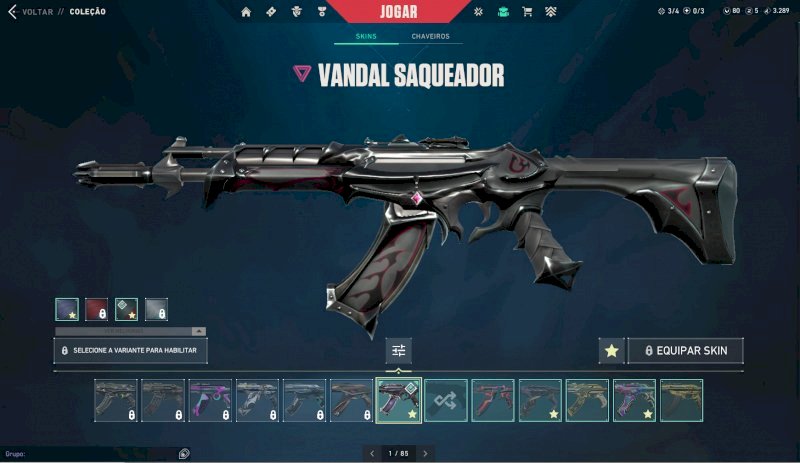Switch to the Chaveiros tab

[x=430, y=37]
